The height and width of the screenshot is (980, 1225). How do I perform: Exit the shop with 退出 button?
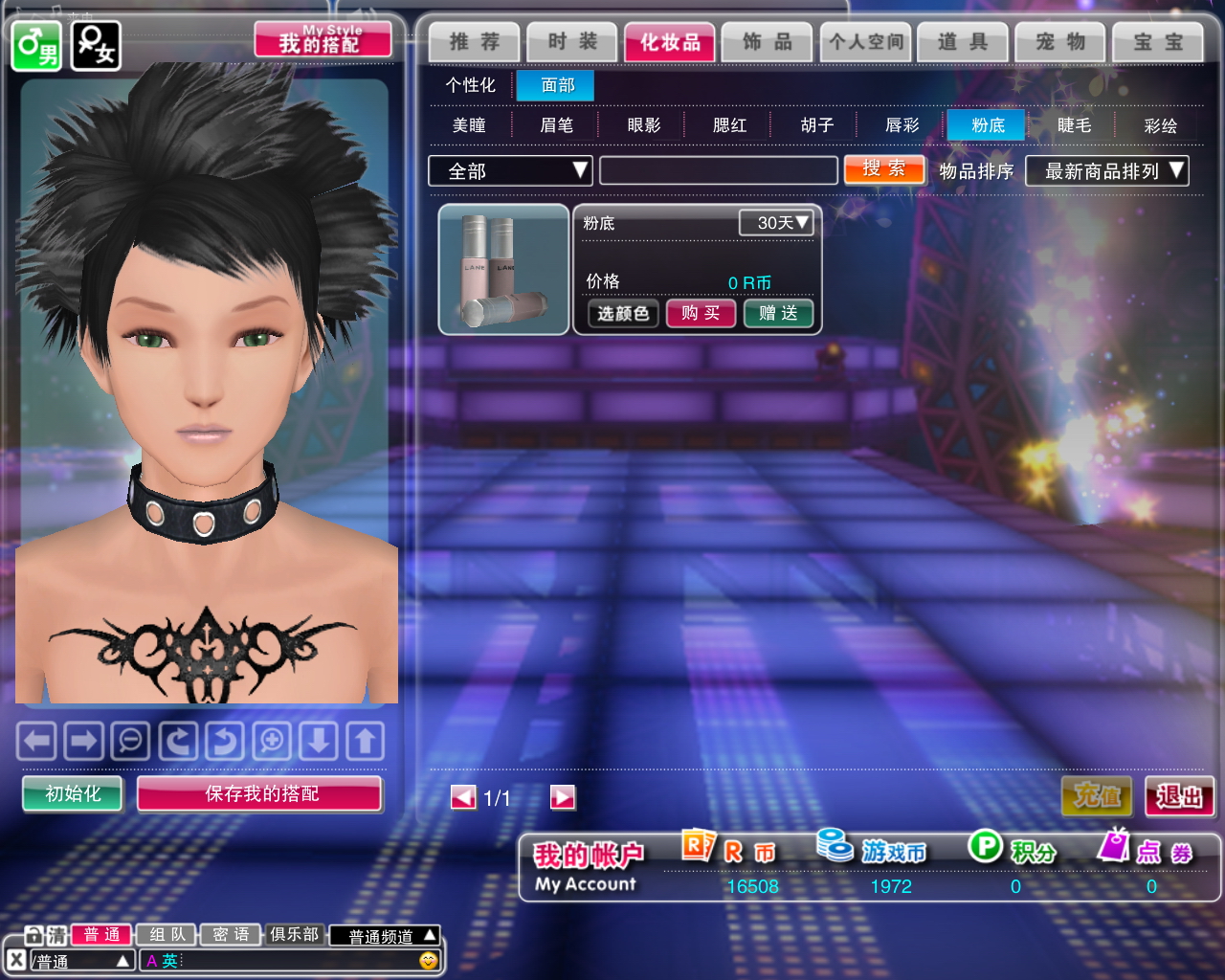(1179, 795)
